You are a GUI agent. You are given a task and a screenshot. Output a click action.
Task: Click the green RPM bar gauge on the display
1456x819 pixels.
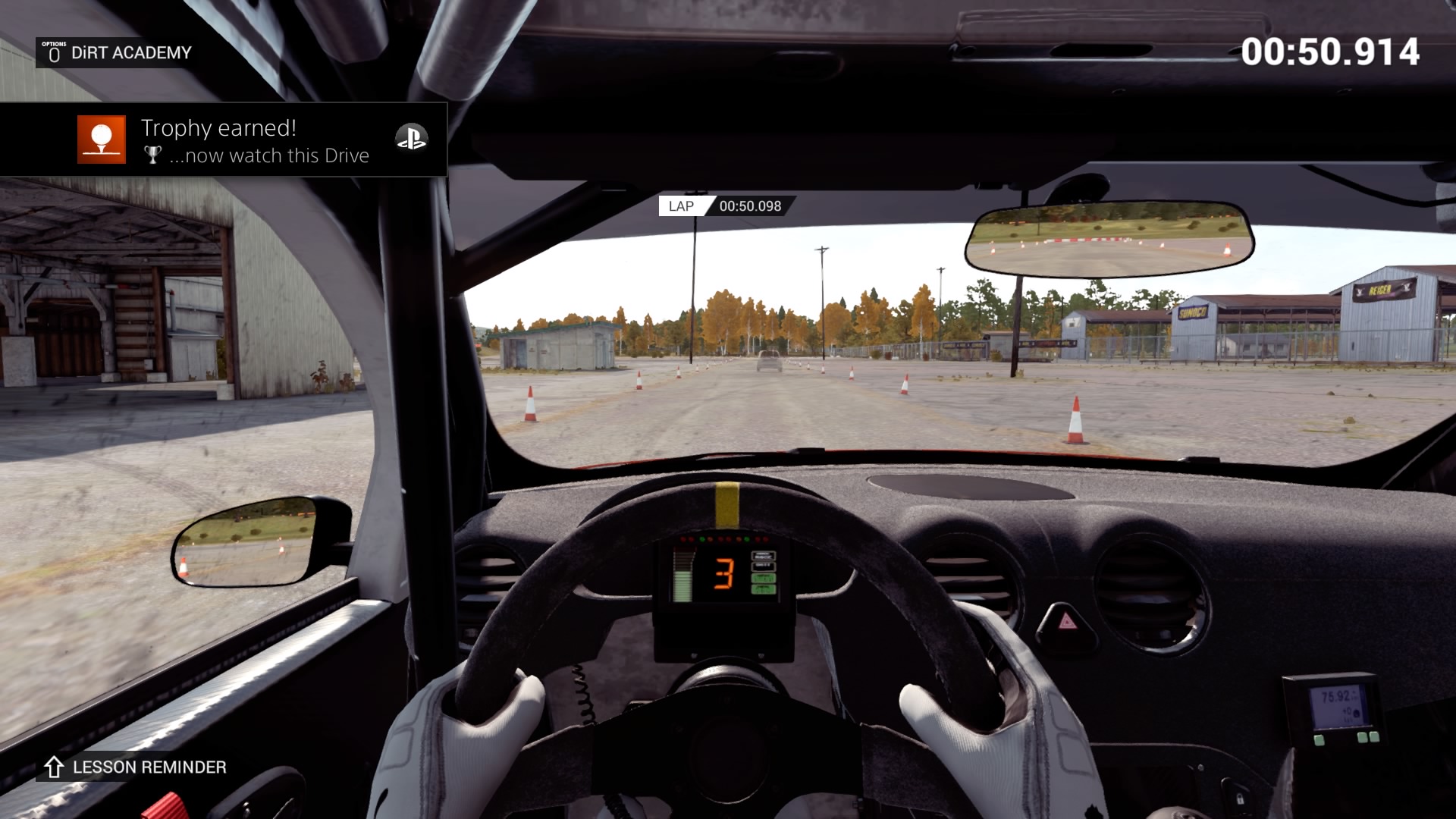point(682,588)
